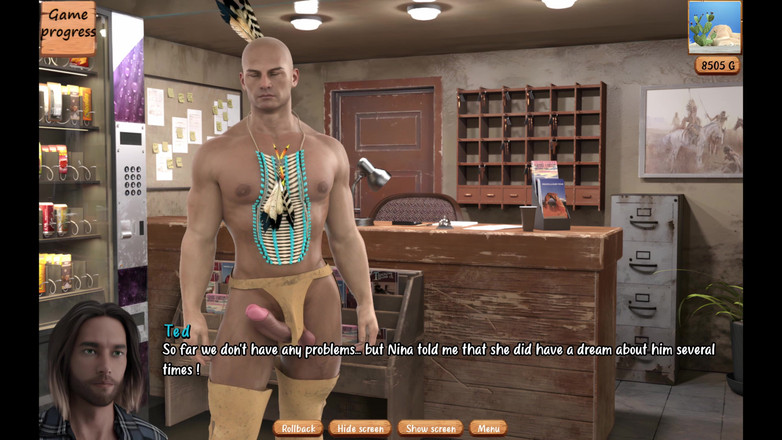Hide the dialogue with Hide screen
The image size is (782, 440).
(x=360, y=428)
